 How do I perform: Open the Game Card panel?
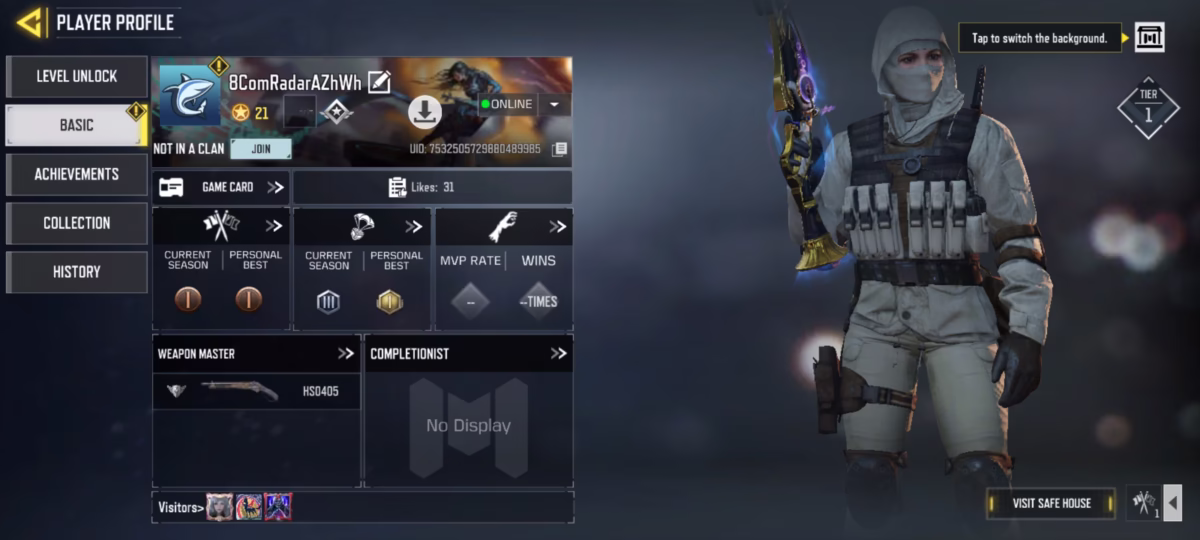click(221, 187)
